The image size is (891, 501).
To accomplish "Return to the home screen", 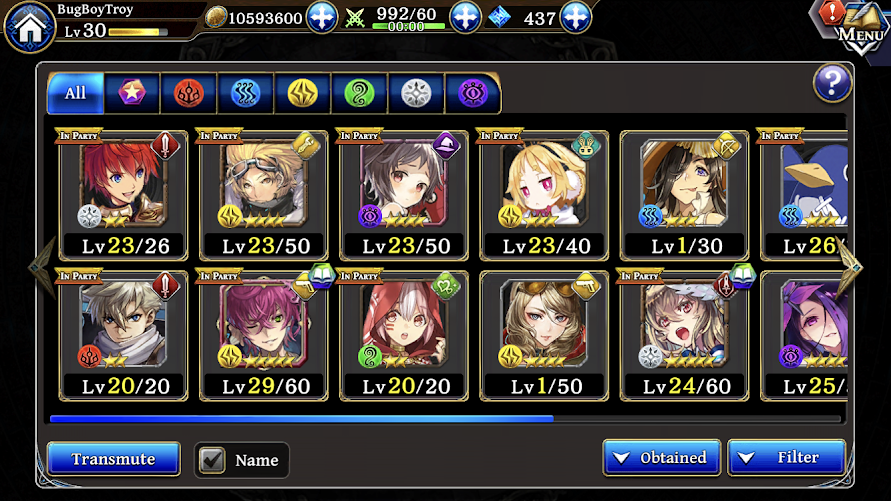I will 29,27.
